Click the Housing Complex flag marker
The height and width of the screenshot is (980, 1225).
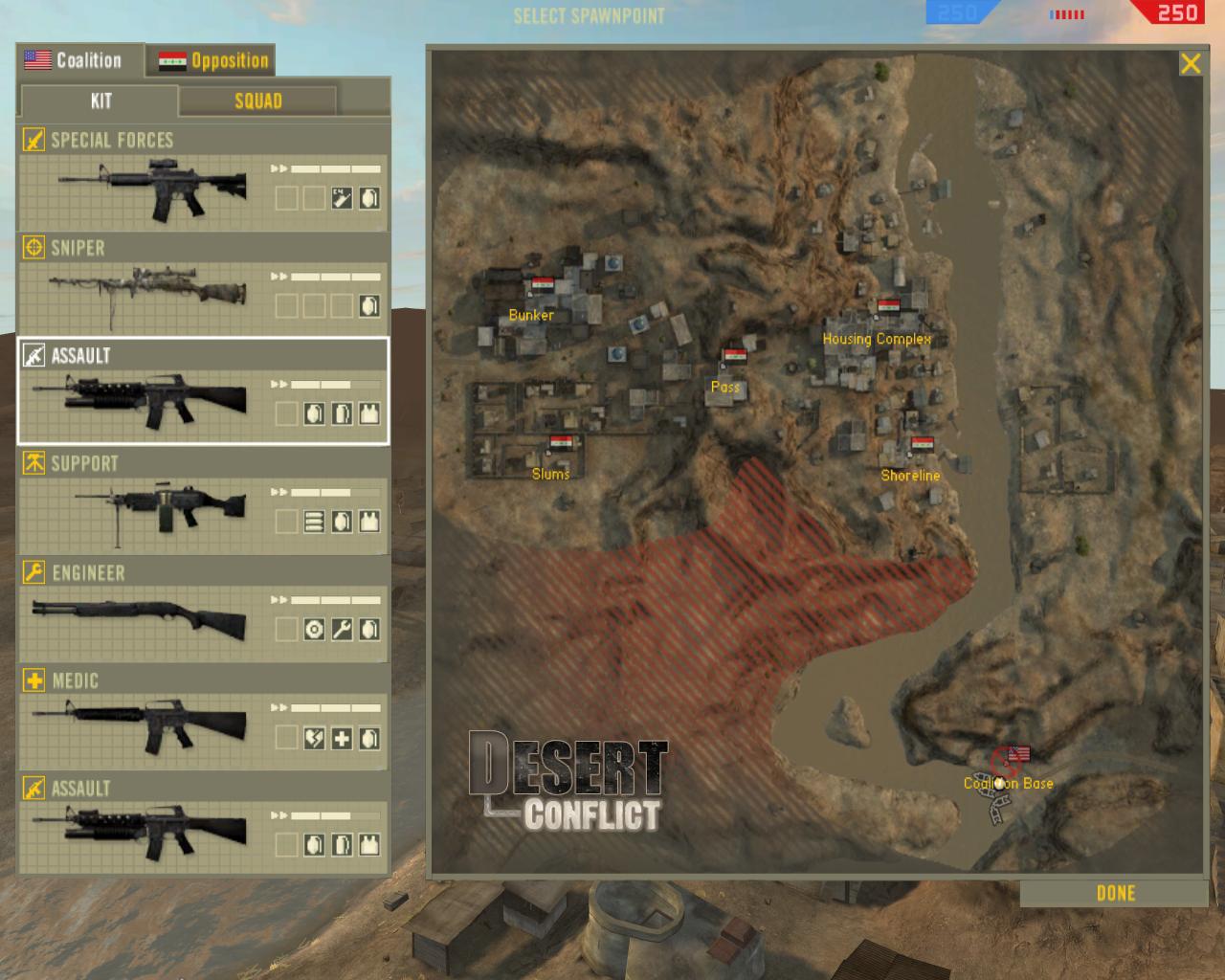(x=889, y=306)
